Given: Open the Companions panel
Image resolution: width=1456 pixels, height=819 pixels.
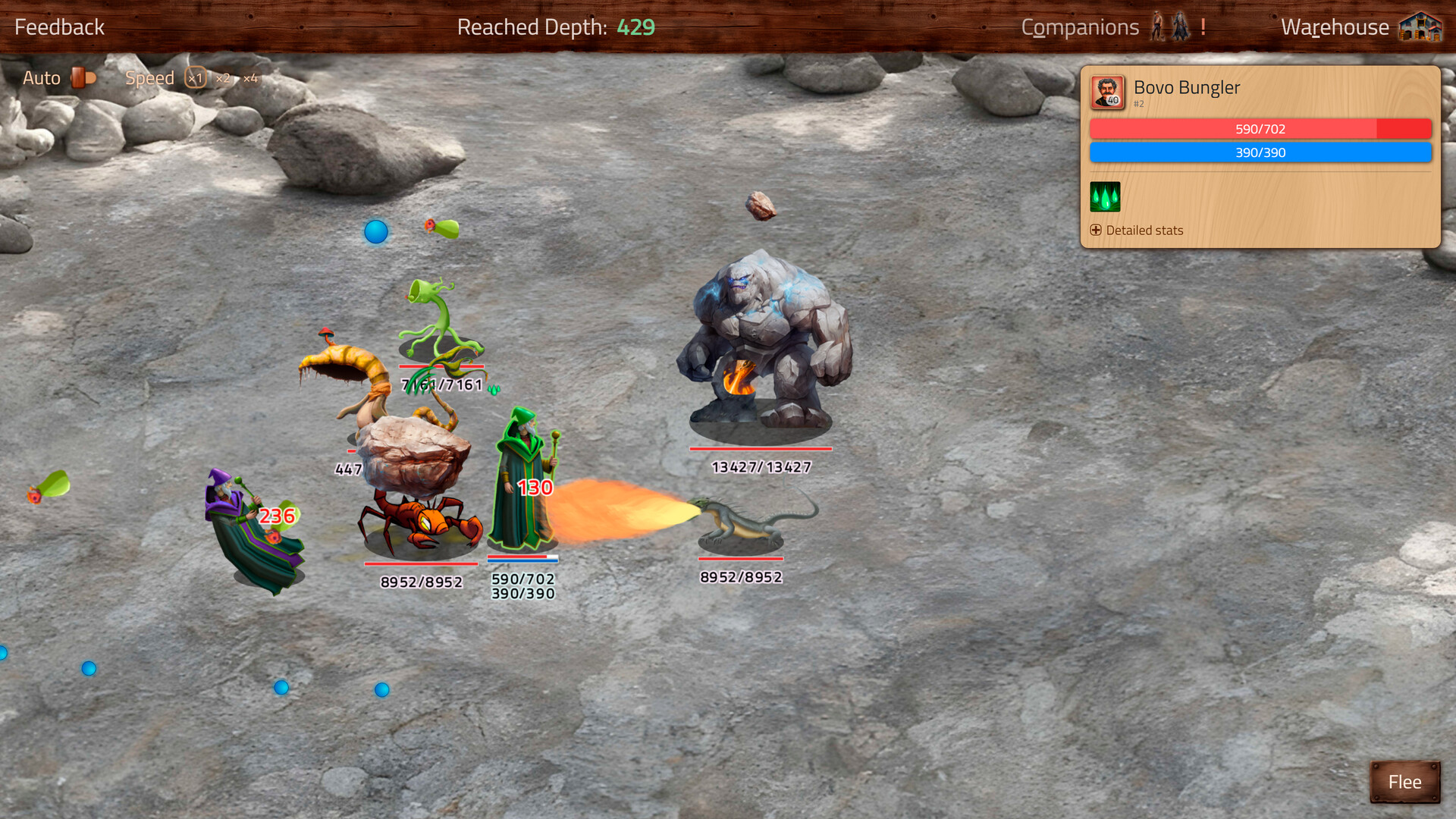Looking at the screenshot, I should (x=1080, y=27).
